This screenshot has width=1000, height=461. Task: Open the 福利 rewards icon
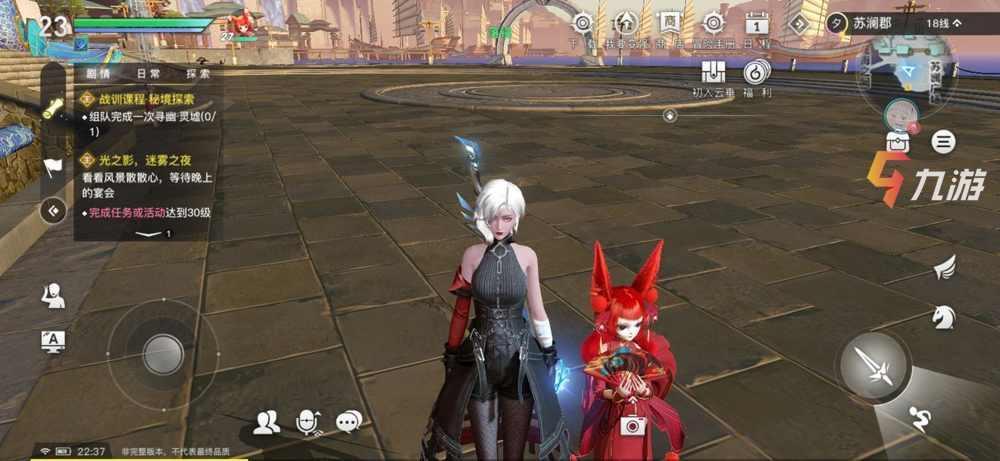click(x=757, y=72)
